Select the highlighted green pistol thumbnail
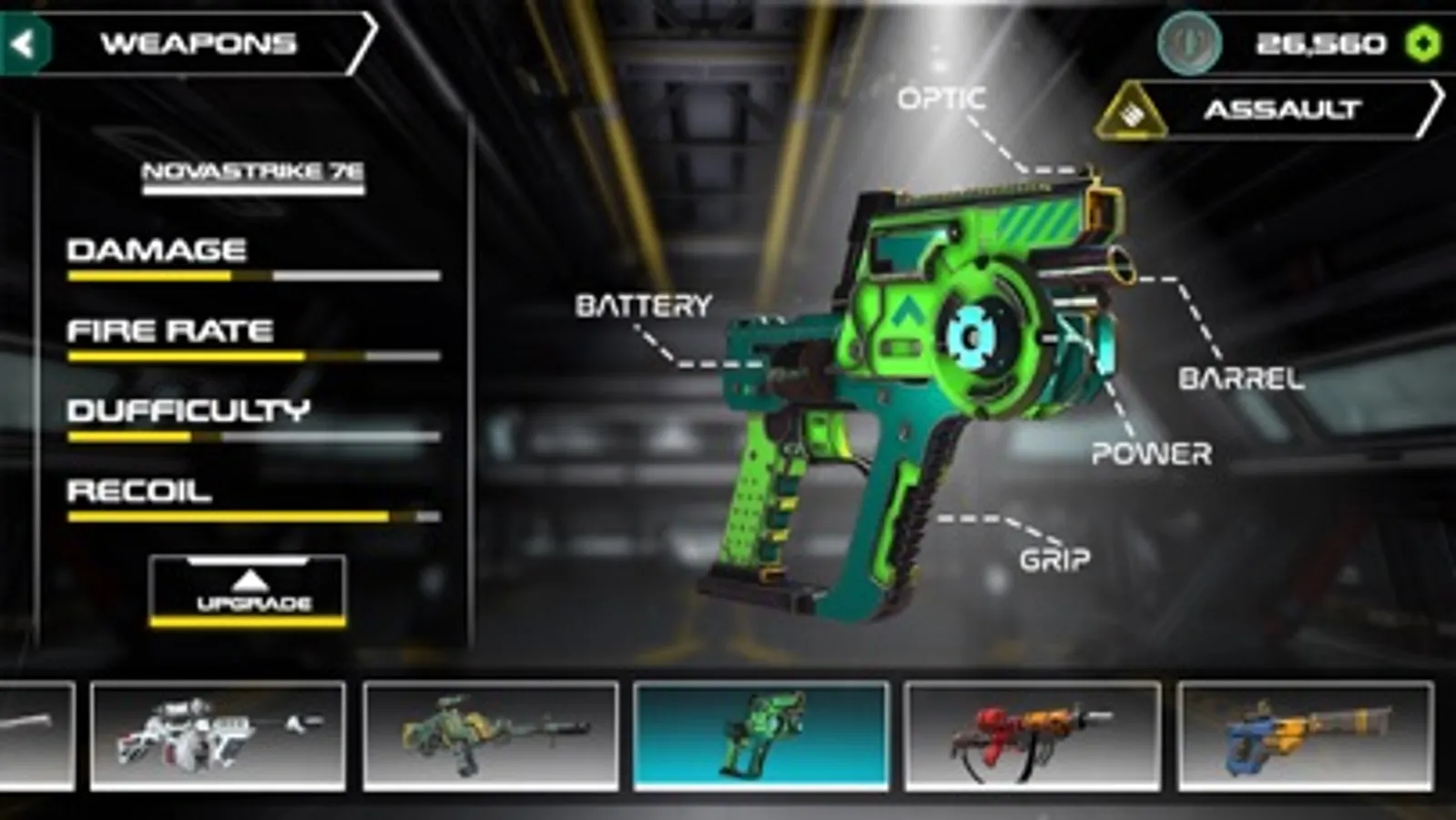The width and height of the screenshot is (1456, 820). (761, 736)
